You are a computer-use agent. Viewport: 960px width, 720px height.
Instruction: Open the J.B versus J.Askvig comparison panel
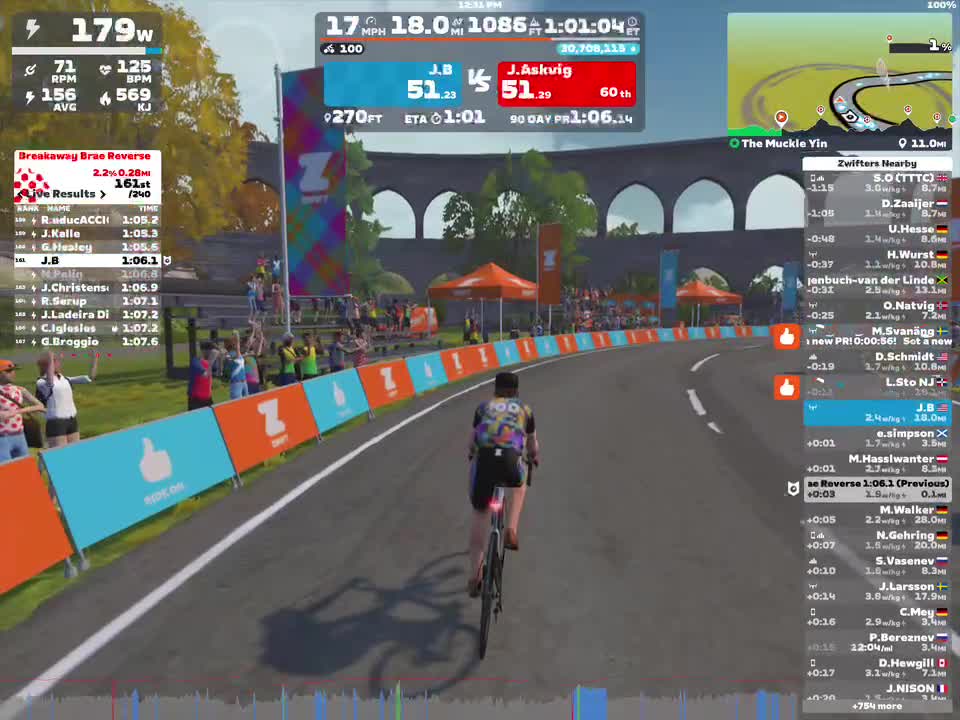pyautogui.click(x=479, y=84)
